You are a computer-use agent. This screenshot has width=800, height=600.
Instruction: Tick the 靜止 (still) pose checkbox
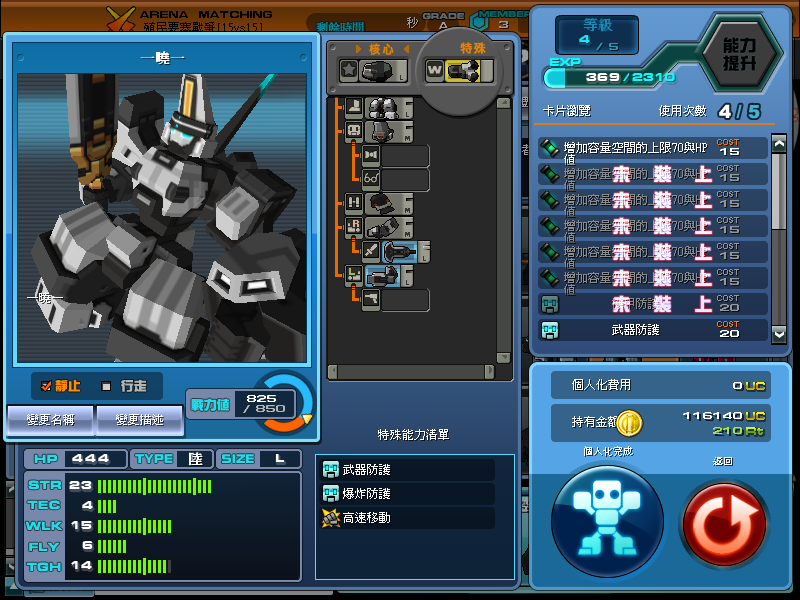tap(46, 386)
